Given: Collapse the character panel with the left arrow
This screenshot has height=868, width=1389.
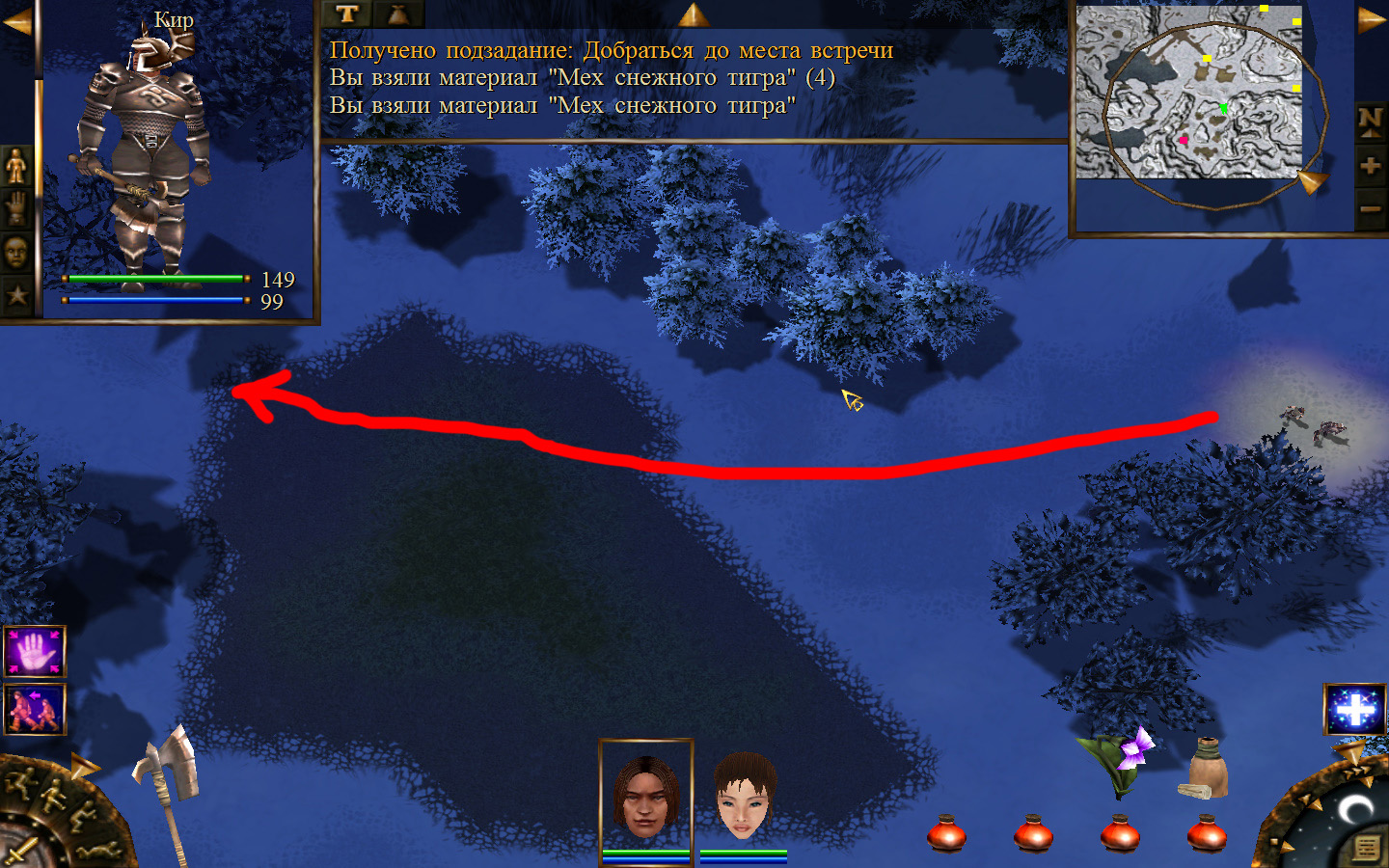Looking at the screenshot, I should tap(16, 21).
